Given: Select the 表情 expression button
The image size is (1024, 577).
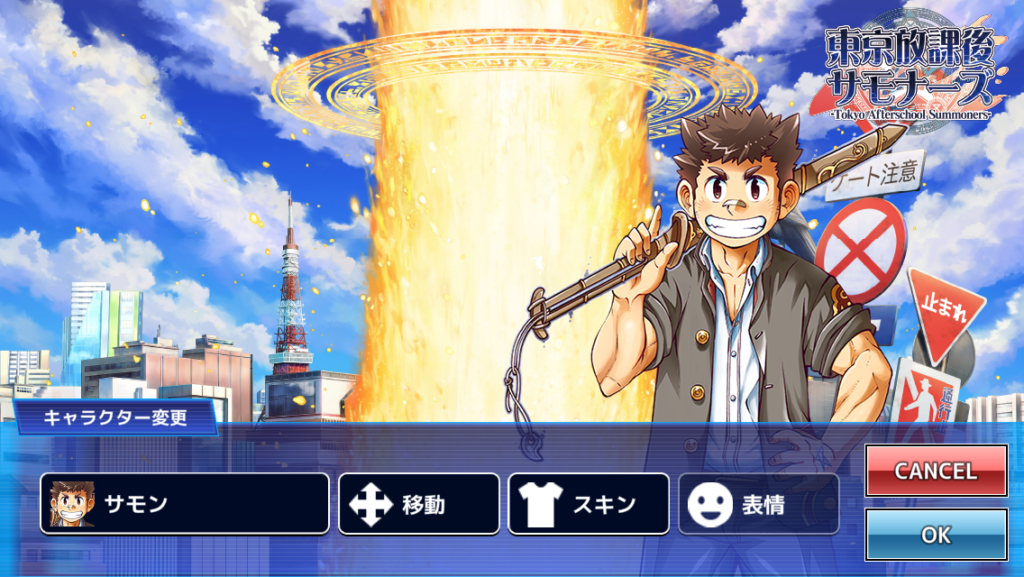Looking at the screenshot, I should pos(758,504).
